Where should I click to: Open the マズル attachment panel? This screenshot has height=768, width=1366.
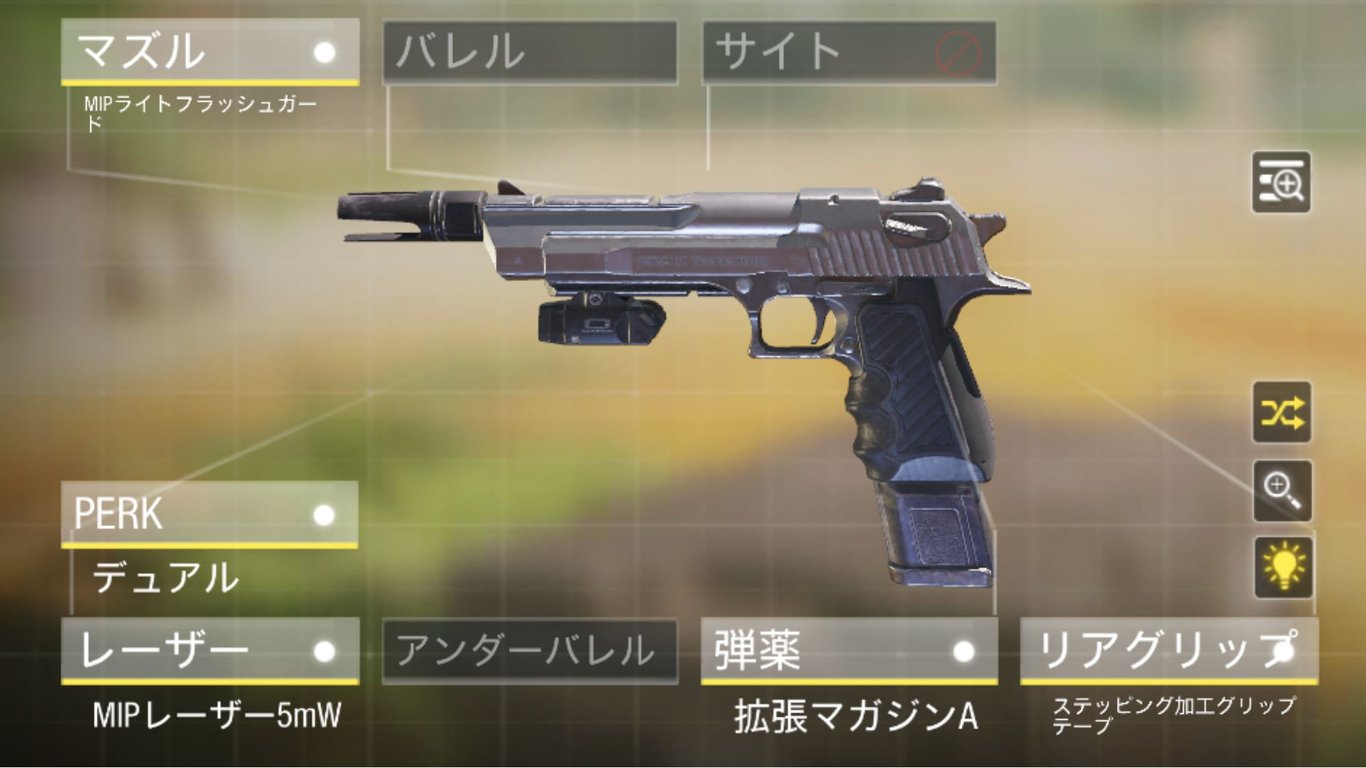click(180, 50)
